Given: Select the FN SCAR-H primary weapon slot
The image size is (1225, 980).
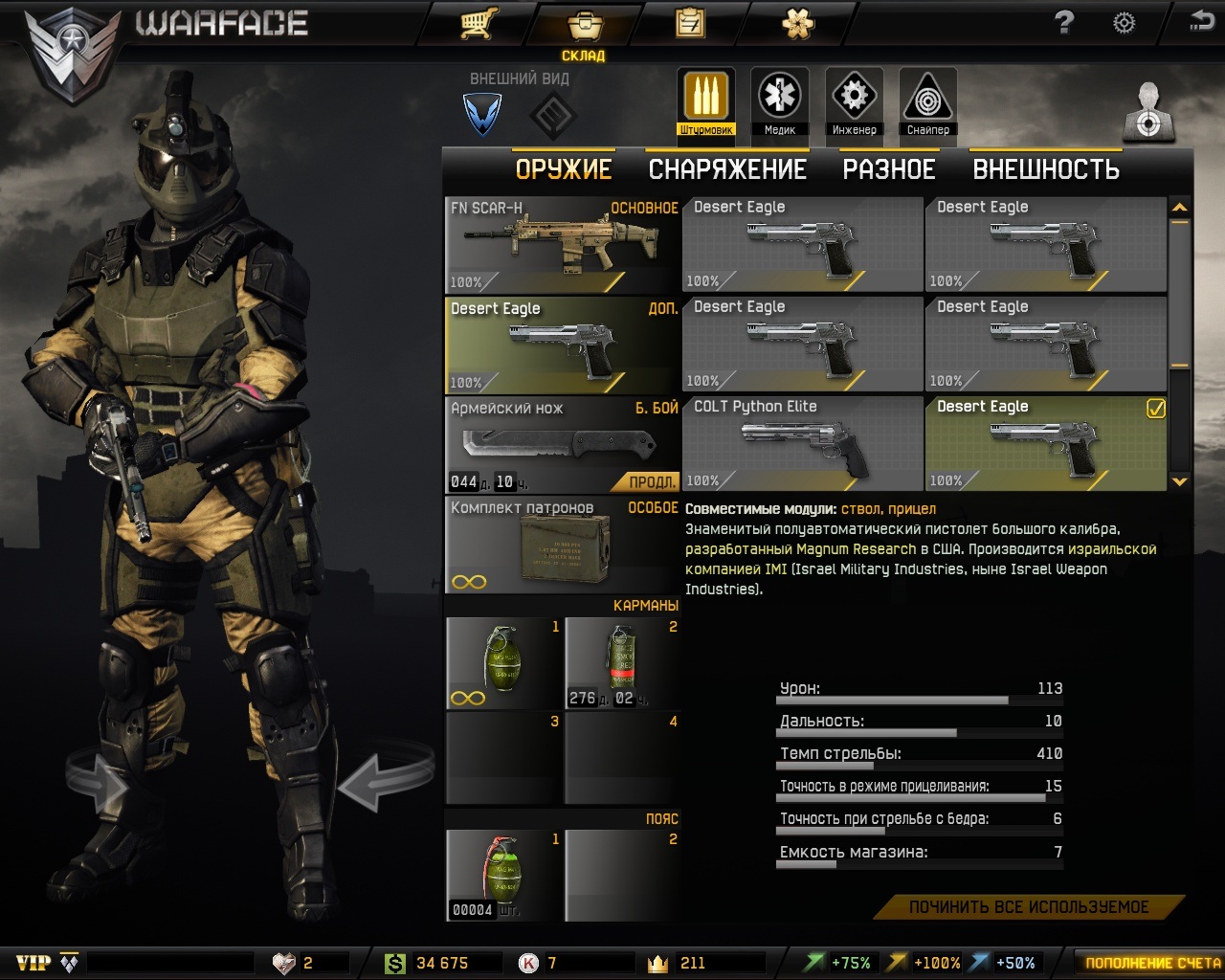Looking at the screenshot, I should click(562, 244).
